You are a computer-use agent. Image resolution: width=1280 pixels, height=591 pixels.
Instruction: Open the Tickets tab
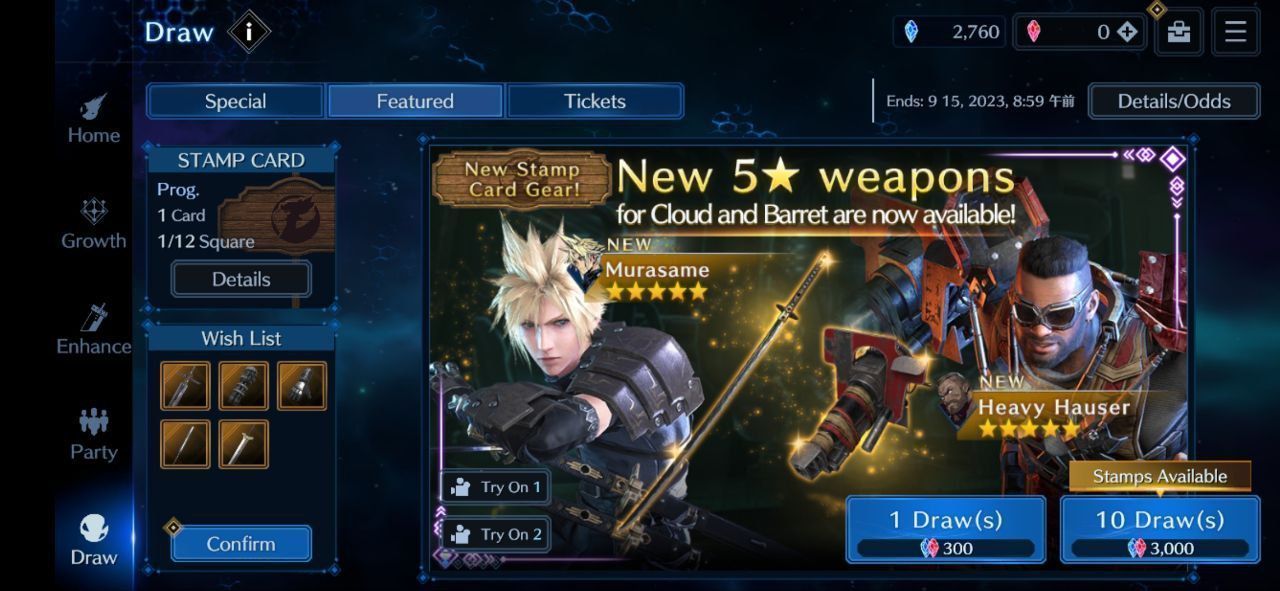pyautogui.click(x=595, y=101)
